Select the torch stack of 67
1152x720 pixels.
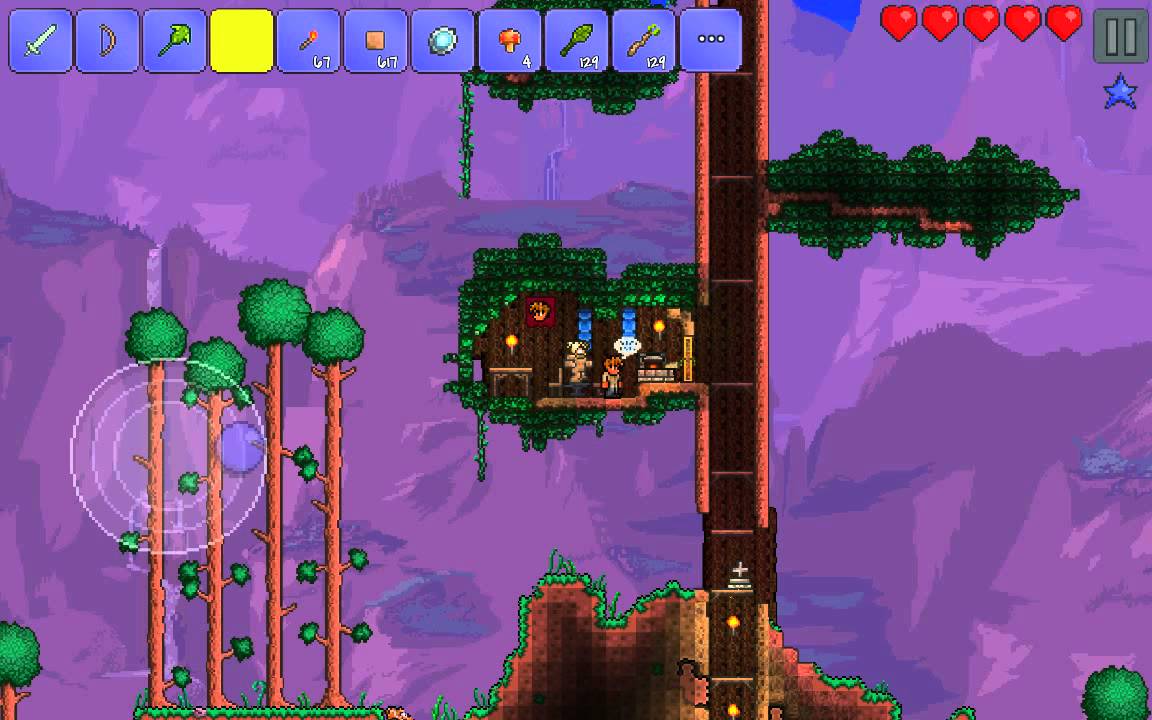pyautogui.click(x=309, y=41)
